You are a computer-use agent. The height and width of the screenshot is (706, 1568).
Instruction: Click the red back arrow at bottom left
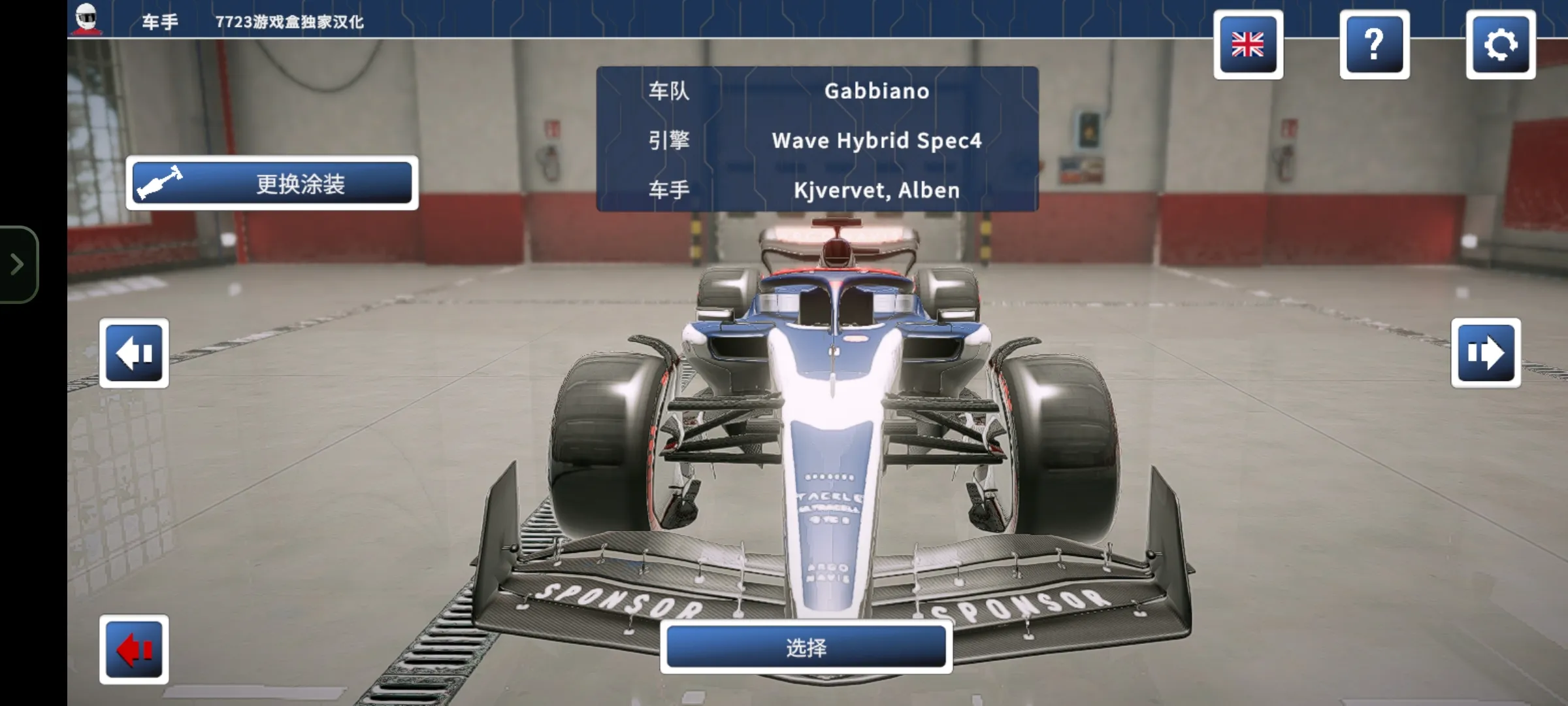[x=134, y=650]
